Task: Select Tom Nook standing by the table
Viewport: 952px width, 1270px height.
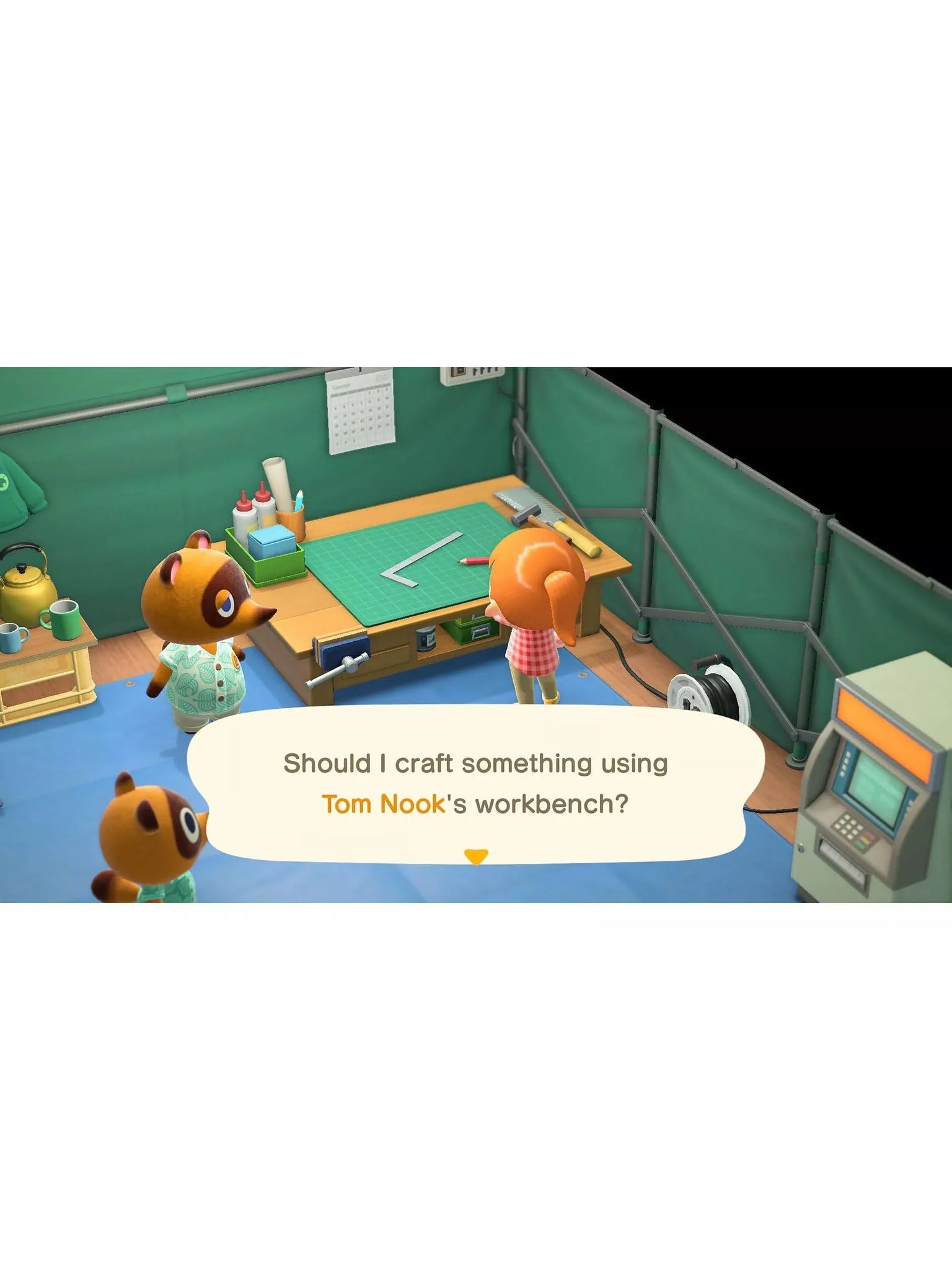Action: [x=200, y=620]
